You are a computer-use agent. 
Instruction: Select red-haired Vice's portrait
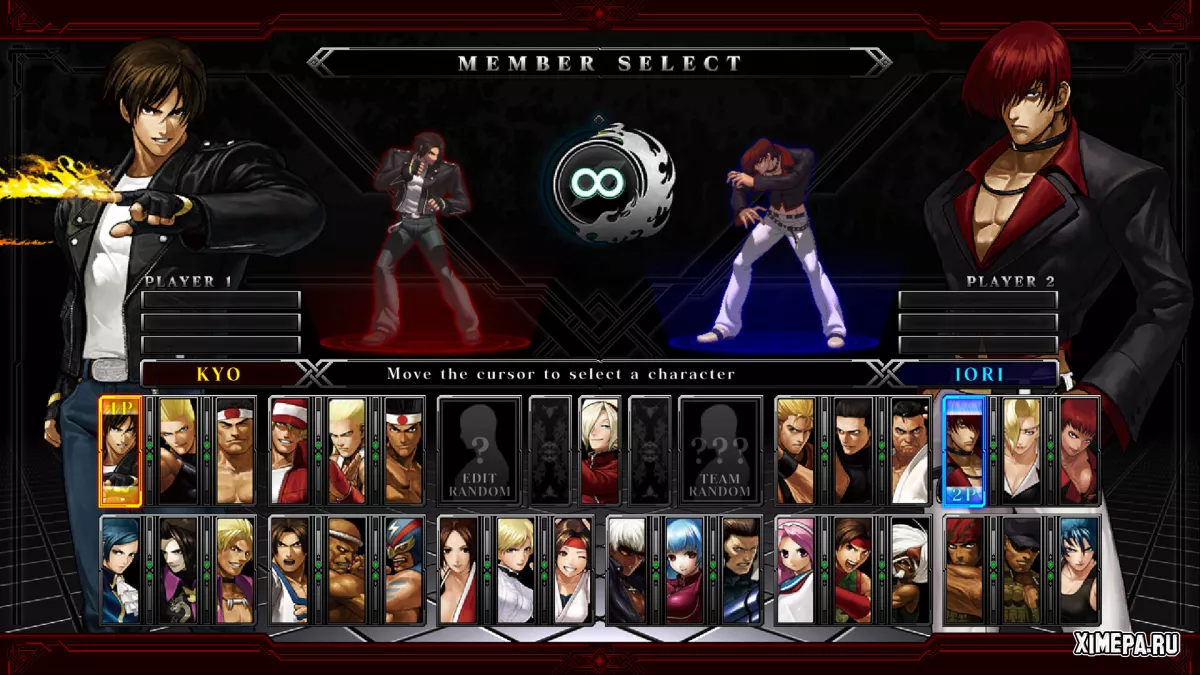[x=1079, y=451]
